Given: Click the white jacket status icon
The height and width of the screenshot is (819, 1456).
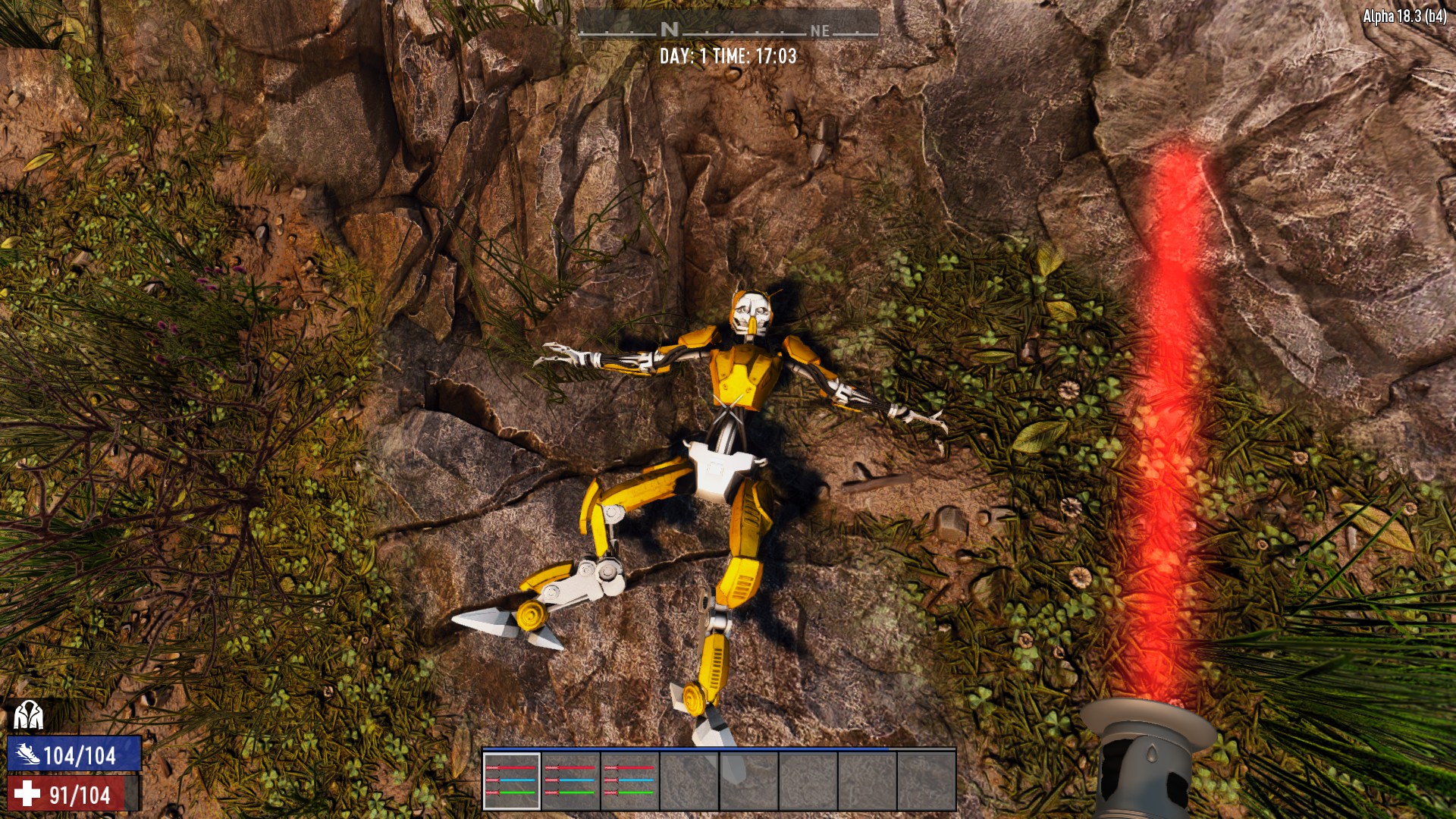Looking at the screenshot, I should (x=28, y=715).
